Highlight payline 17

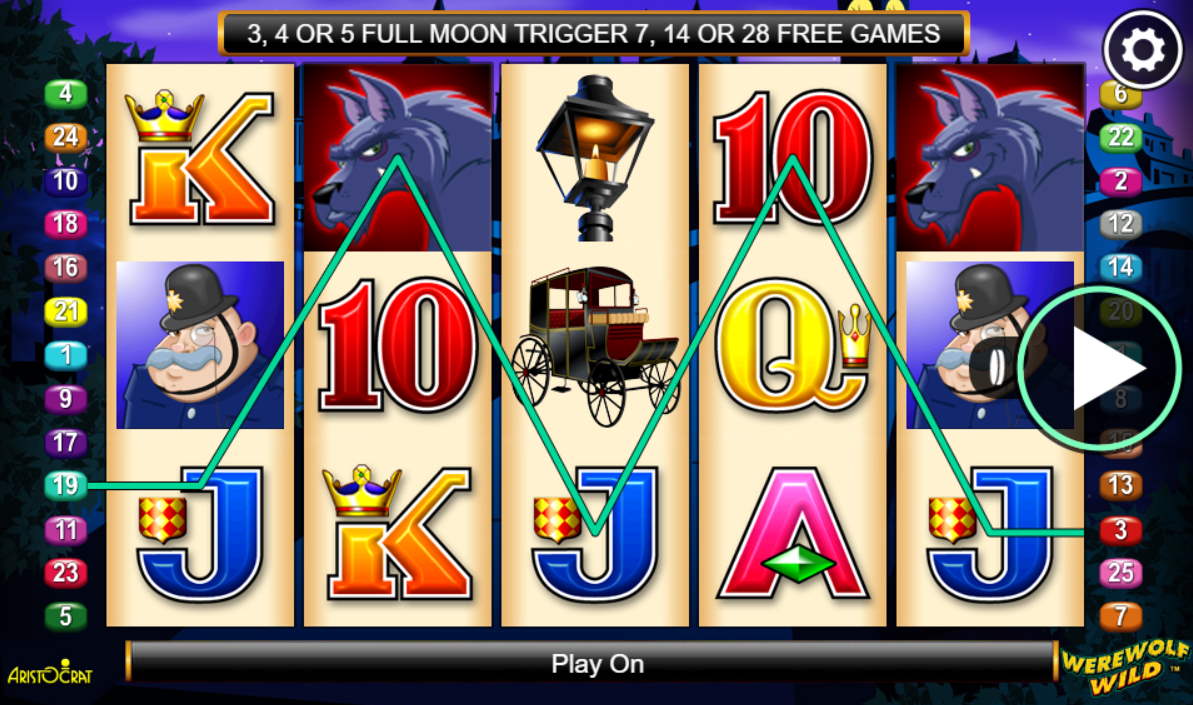(x=66, y=442)
